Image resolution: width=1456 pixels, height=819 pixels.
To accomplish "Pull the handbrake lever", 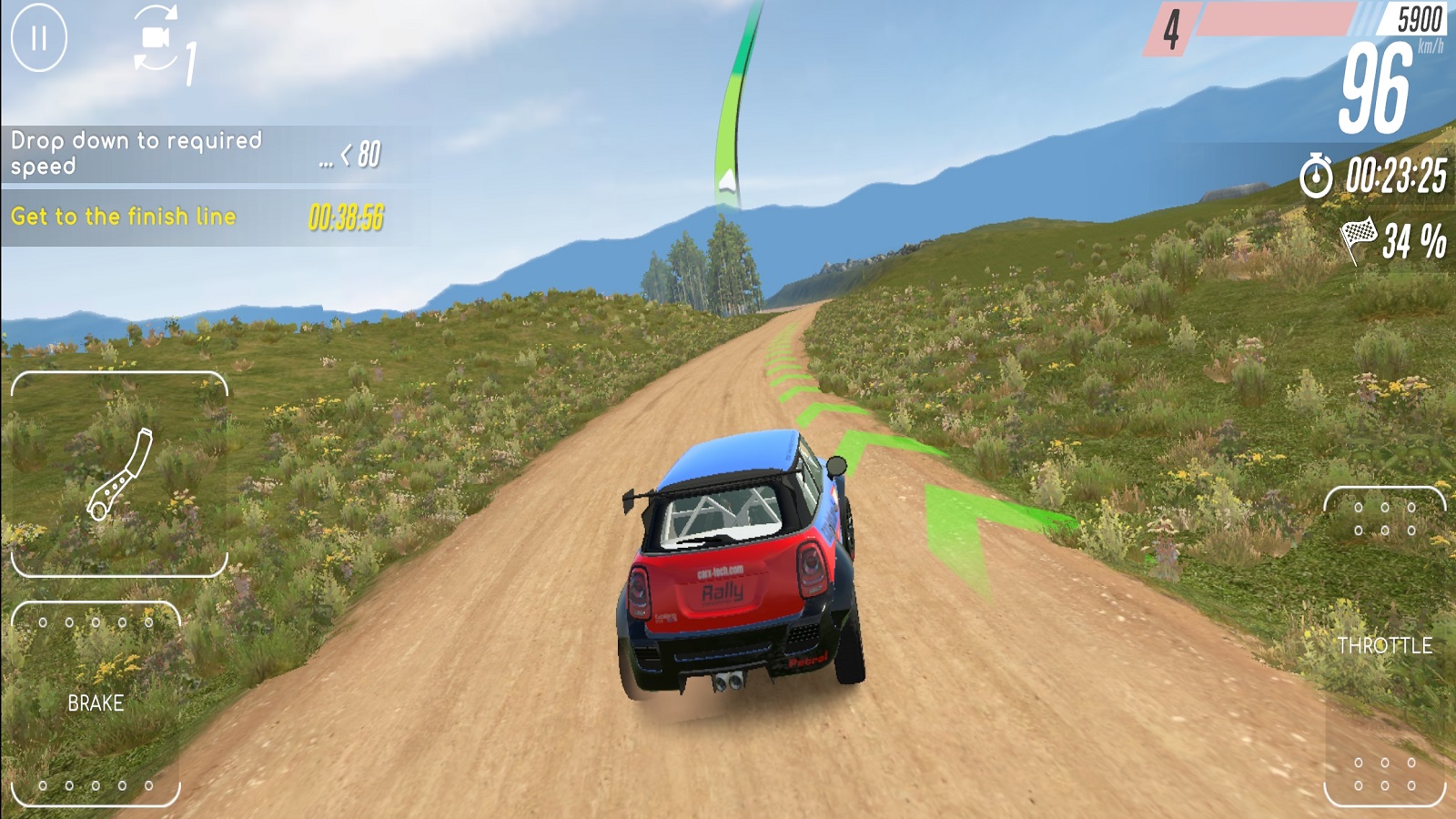I will pos(119,474).
